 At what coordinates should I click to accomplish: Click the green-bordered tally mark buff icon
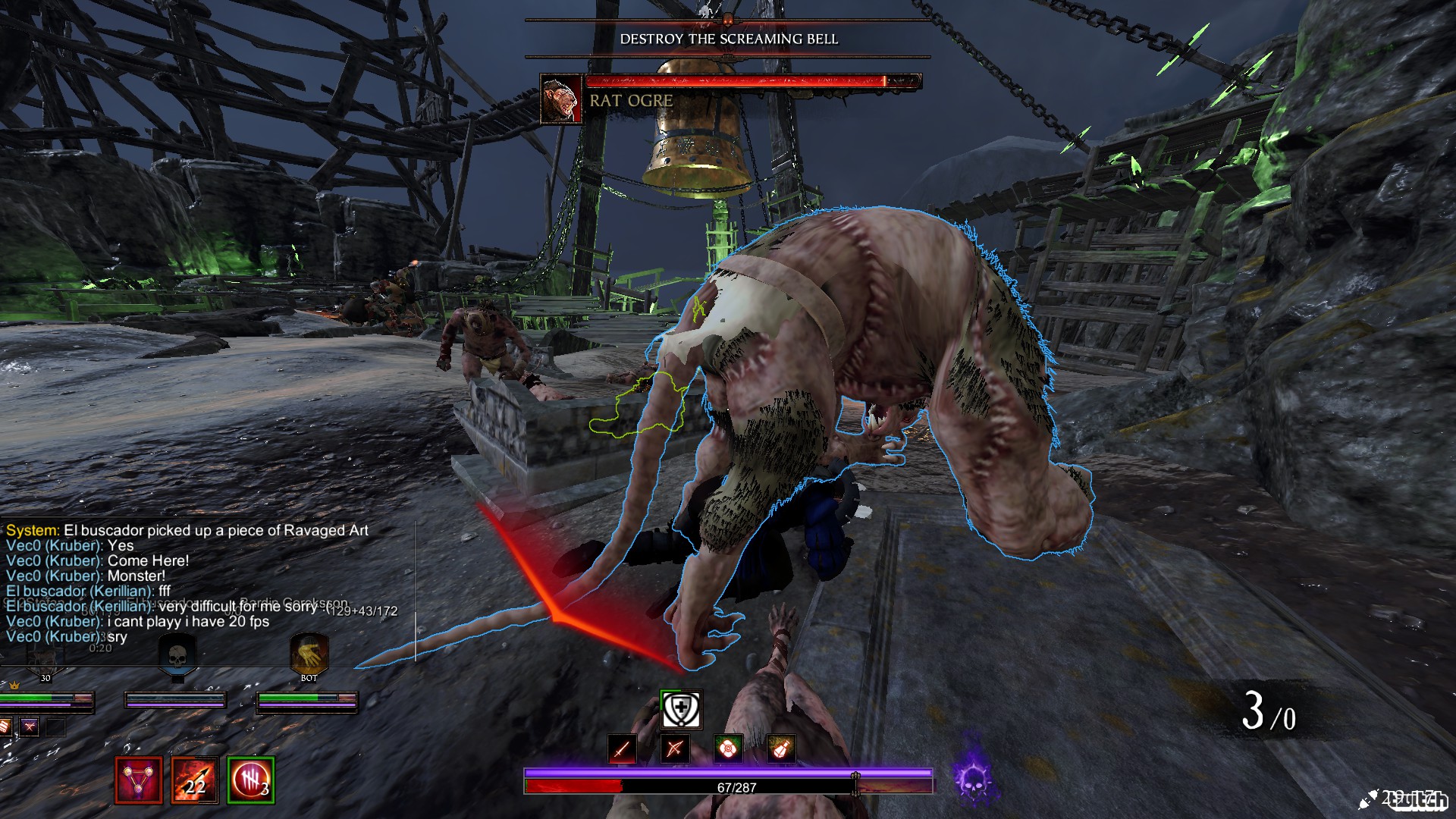(x=250, y=780)
